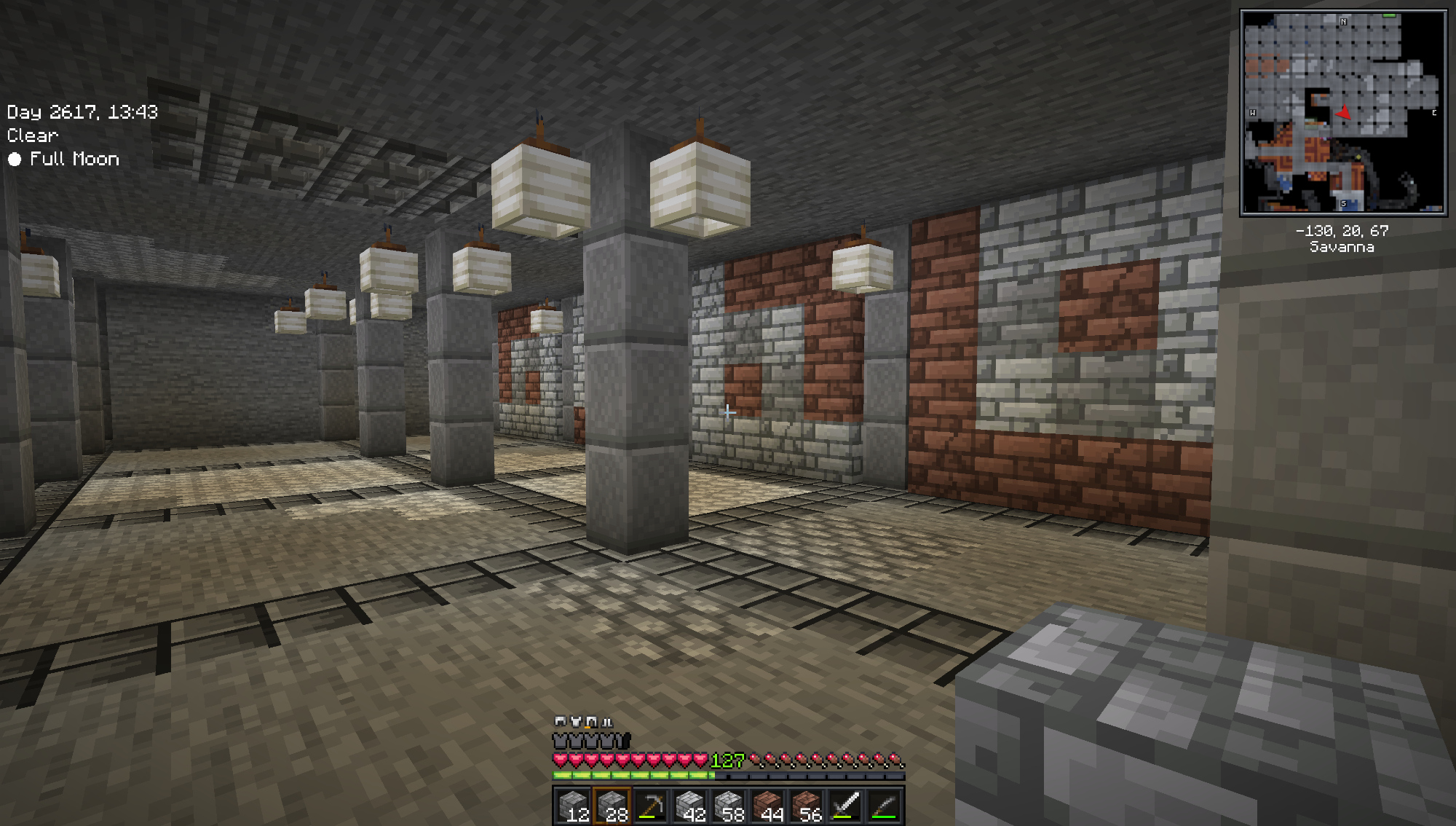Select the brick block stack of 44

pos(767,806)
